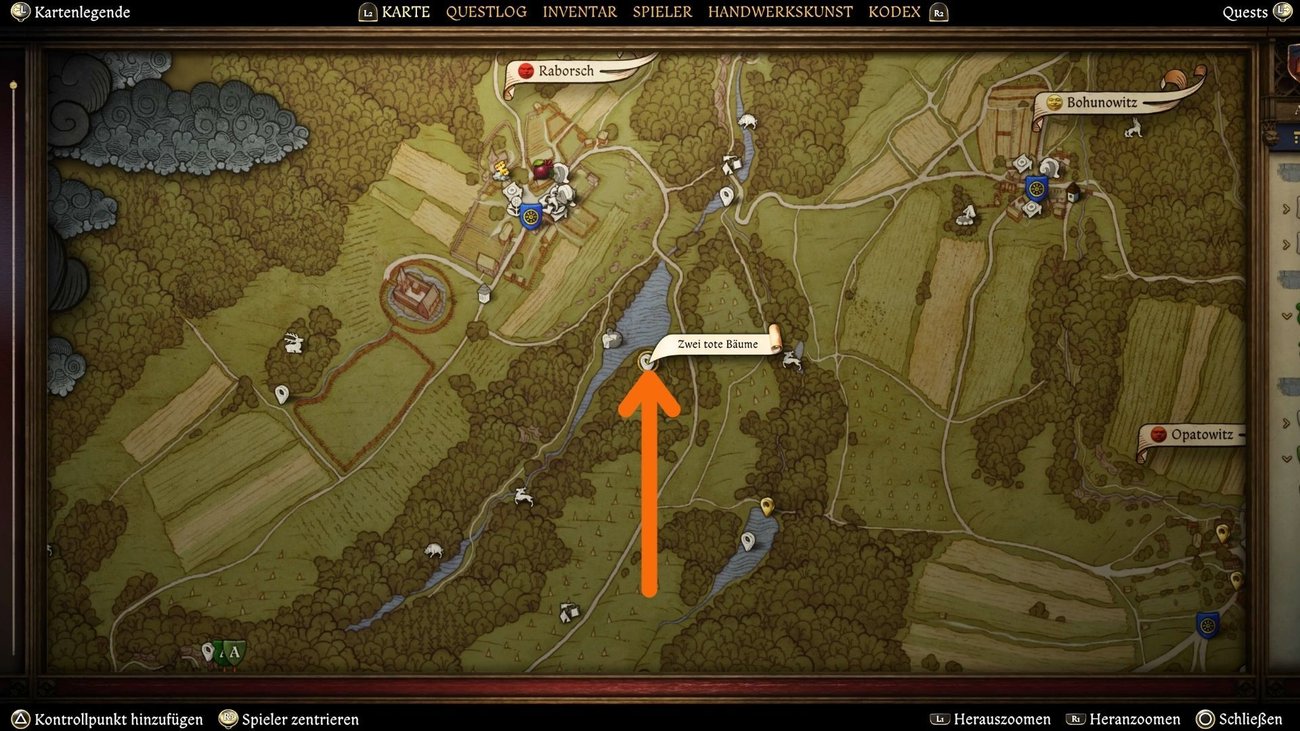Open the blue shield crest at Raborsch
The width and height of the screenshot is (1300, 731).
[530, 214]
